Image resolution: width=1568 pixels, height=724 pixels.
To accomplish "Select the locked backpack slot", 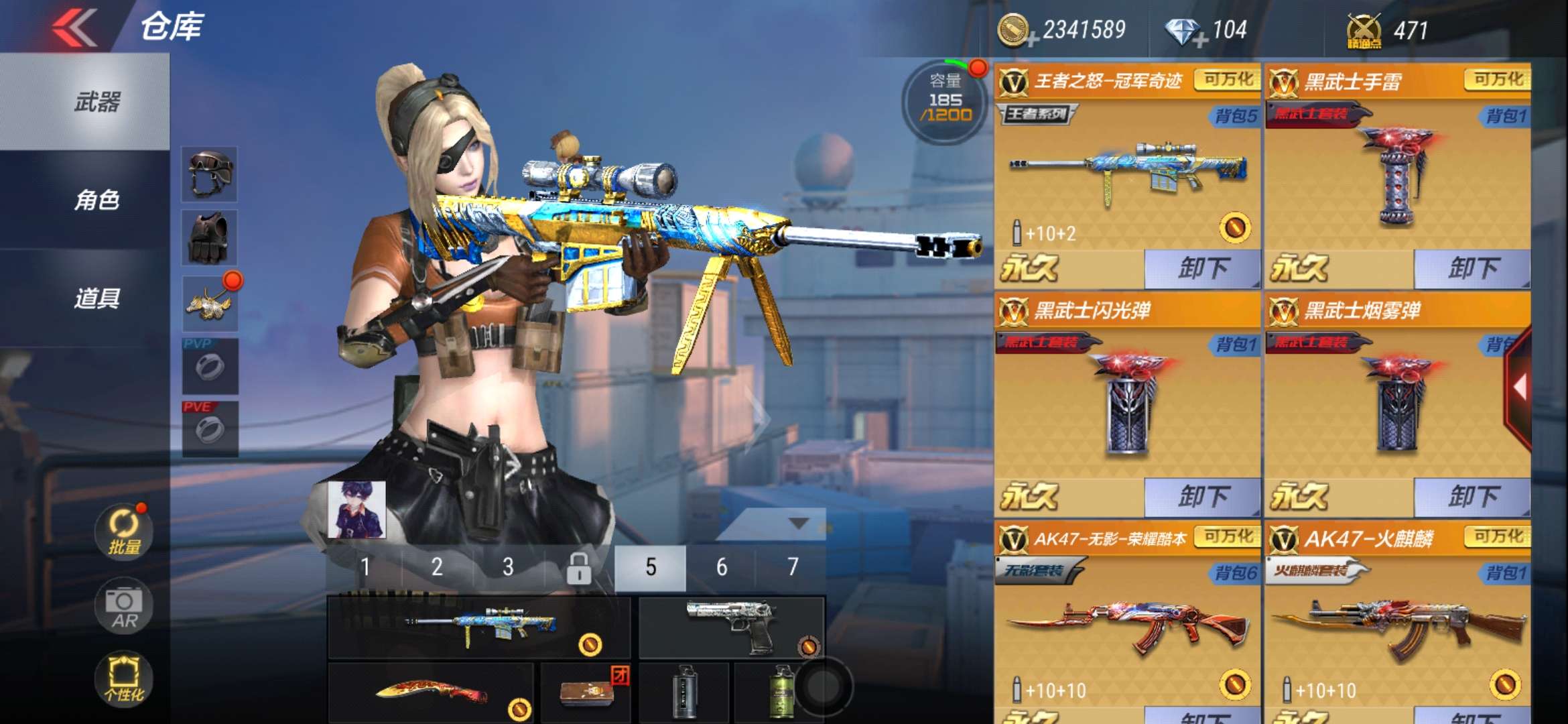I will click(578, 567).
